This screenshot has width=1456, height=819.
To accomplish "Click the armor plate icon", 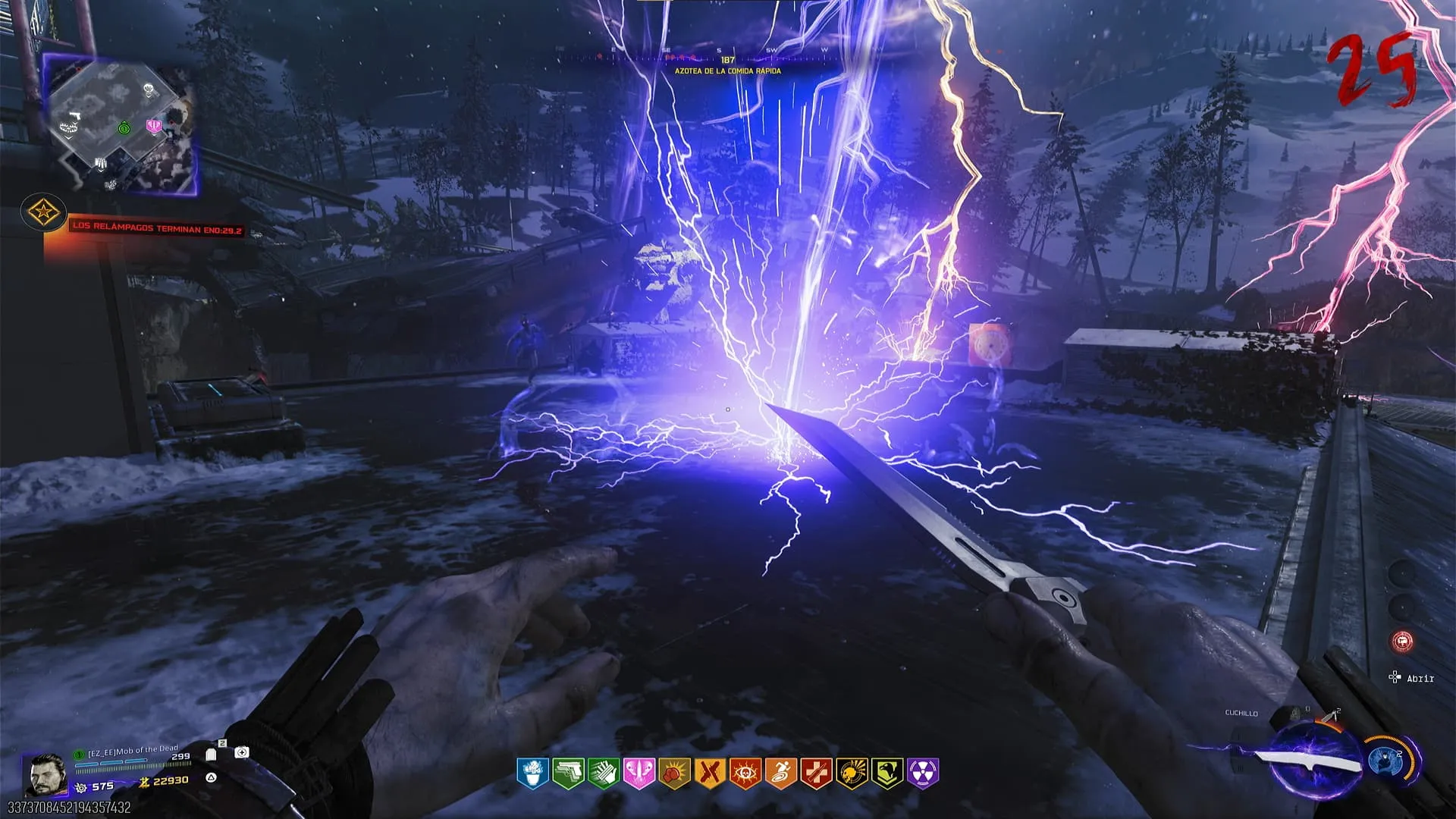I will point(212,755).
